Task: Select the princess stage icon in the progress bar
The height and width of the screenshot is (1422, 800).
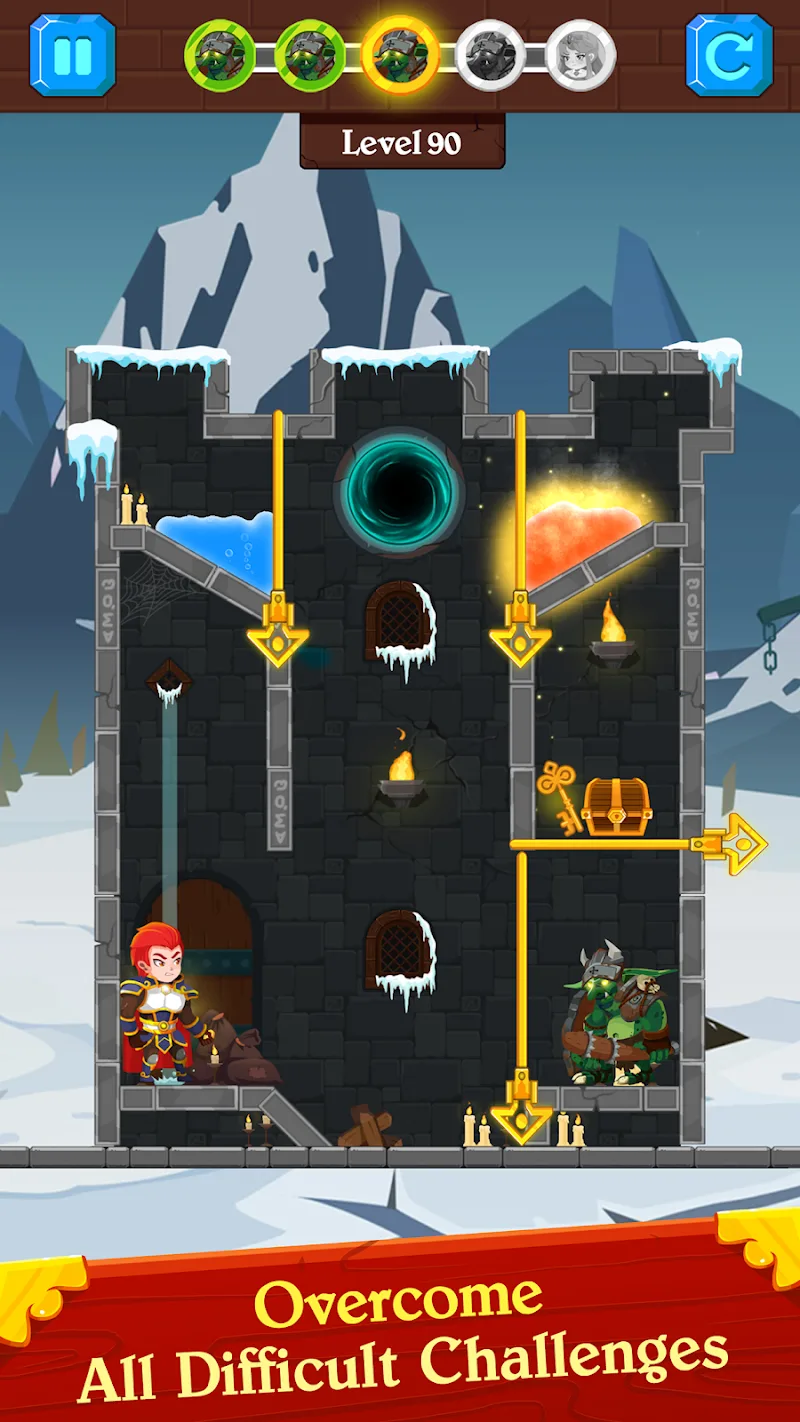Action: click(x=580, y=55)
